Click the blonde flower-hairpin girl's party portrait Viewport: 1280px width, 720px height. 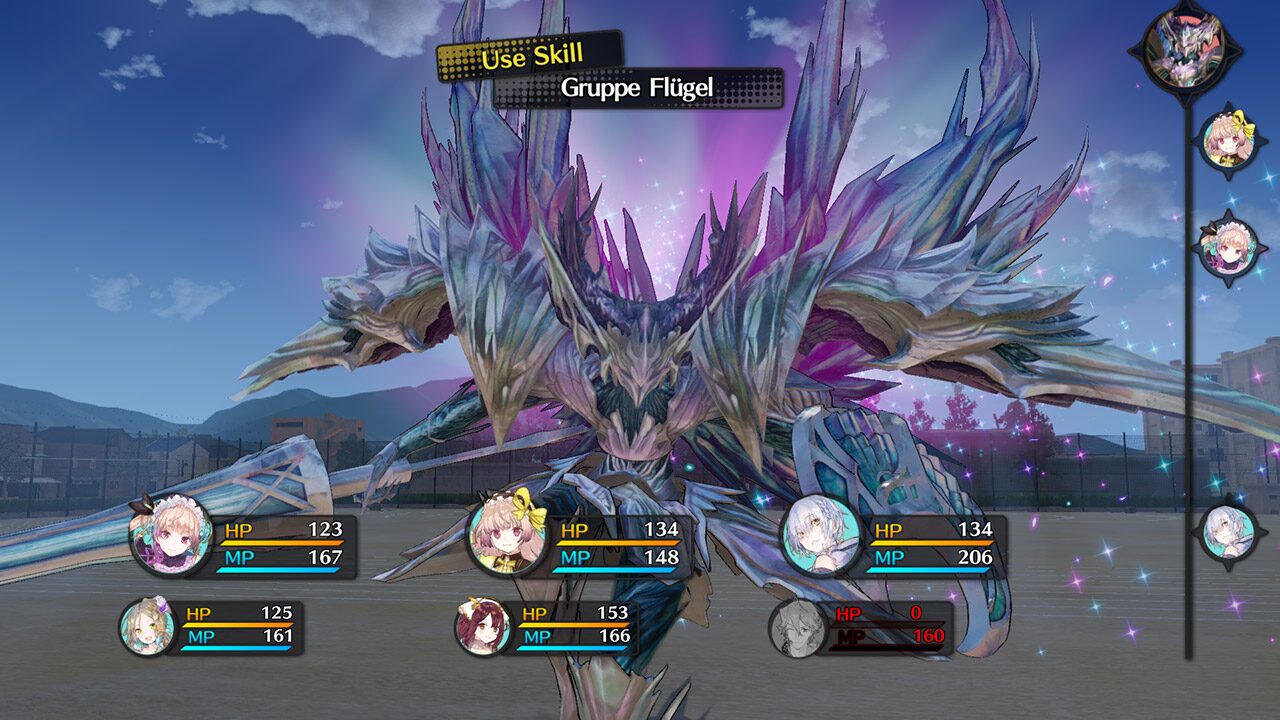pyautogui.click(x=148, y=628)
